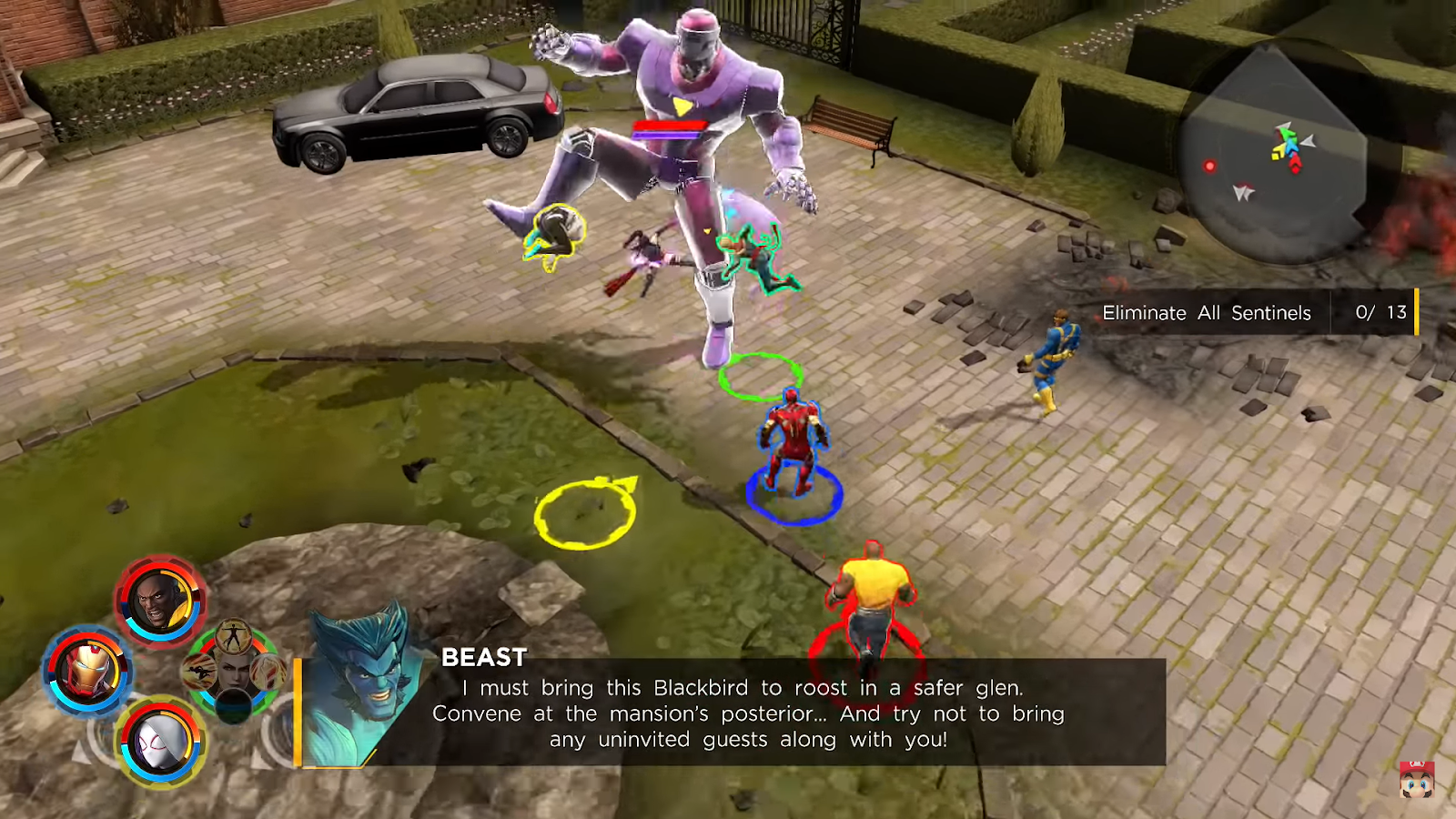Click the leaping-figure ability icon
The width and height of the screenshot is (1456, 819).
tap(198, 672)
